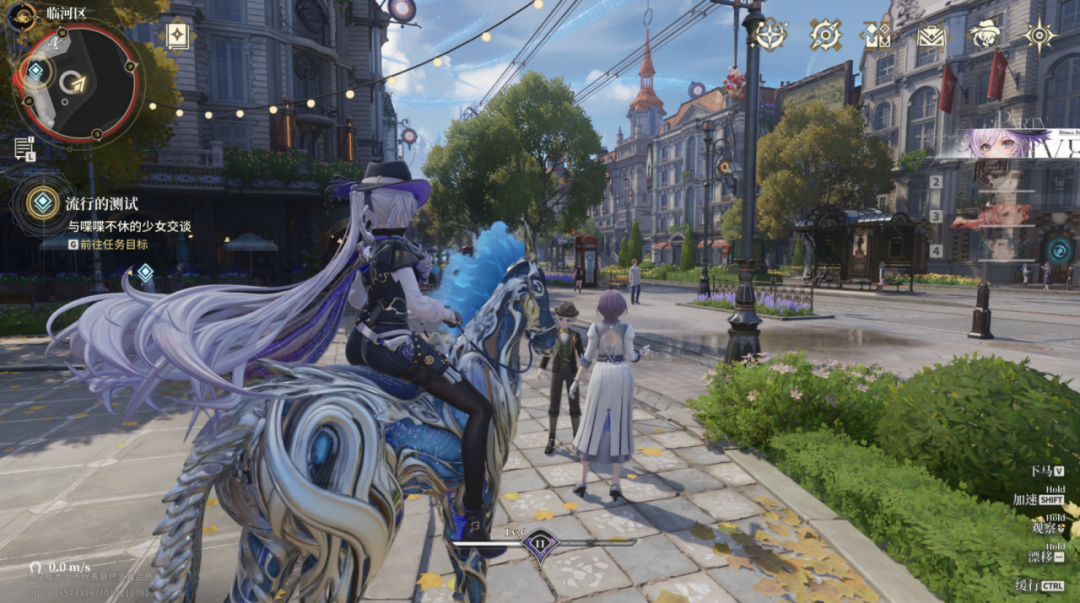The width and height of the screenshot is (1080, 603).
Task: Click the glowing teal circular icon
Action: pos(1058,250)
